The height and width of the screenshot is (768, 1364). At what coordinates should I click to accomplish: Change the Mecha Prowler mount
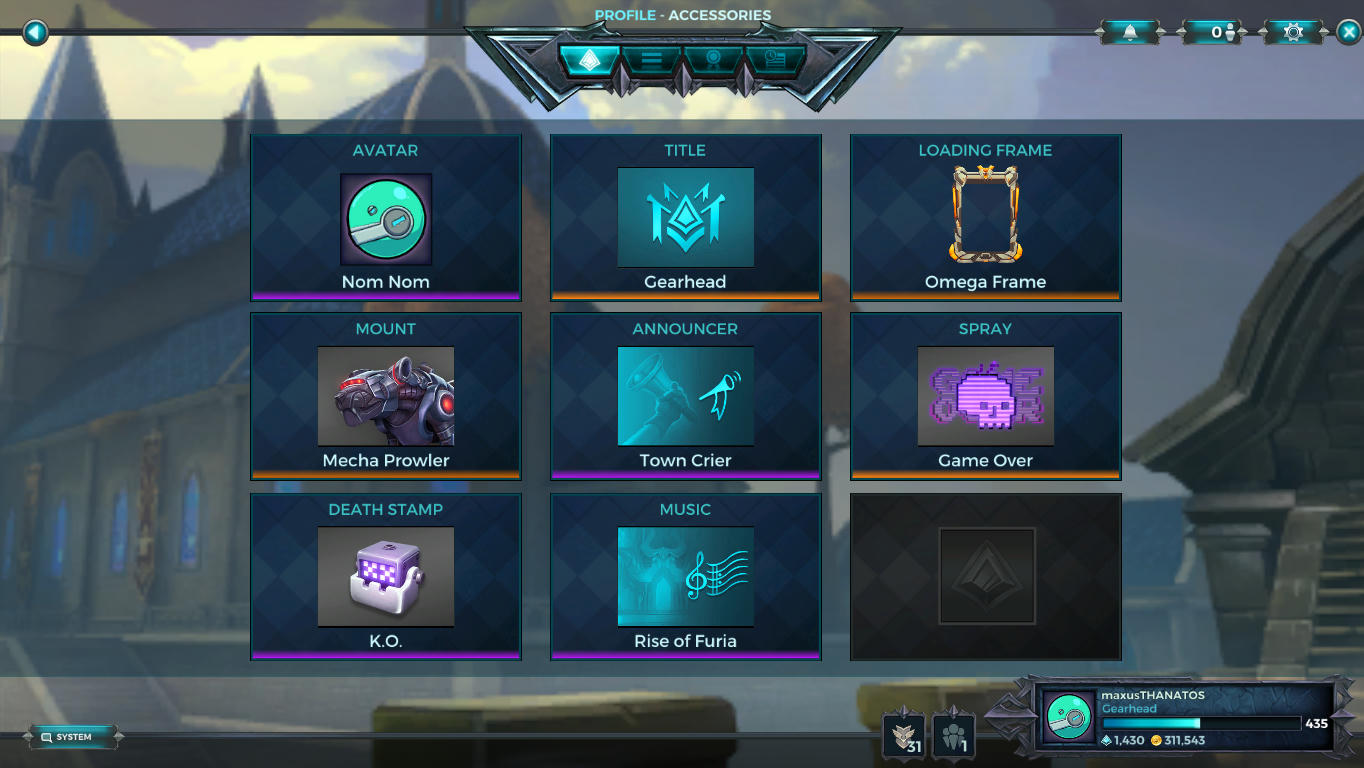pos(385,395)
